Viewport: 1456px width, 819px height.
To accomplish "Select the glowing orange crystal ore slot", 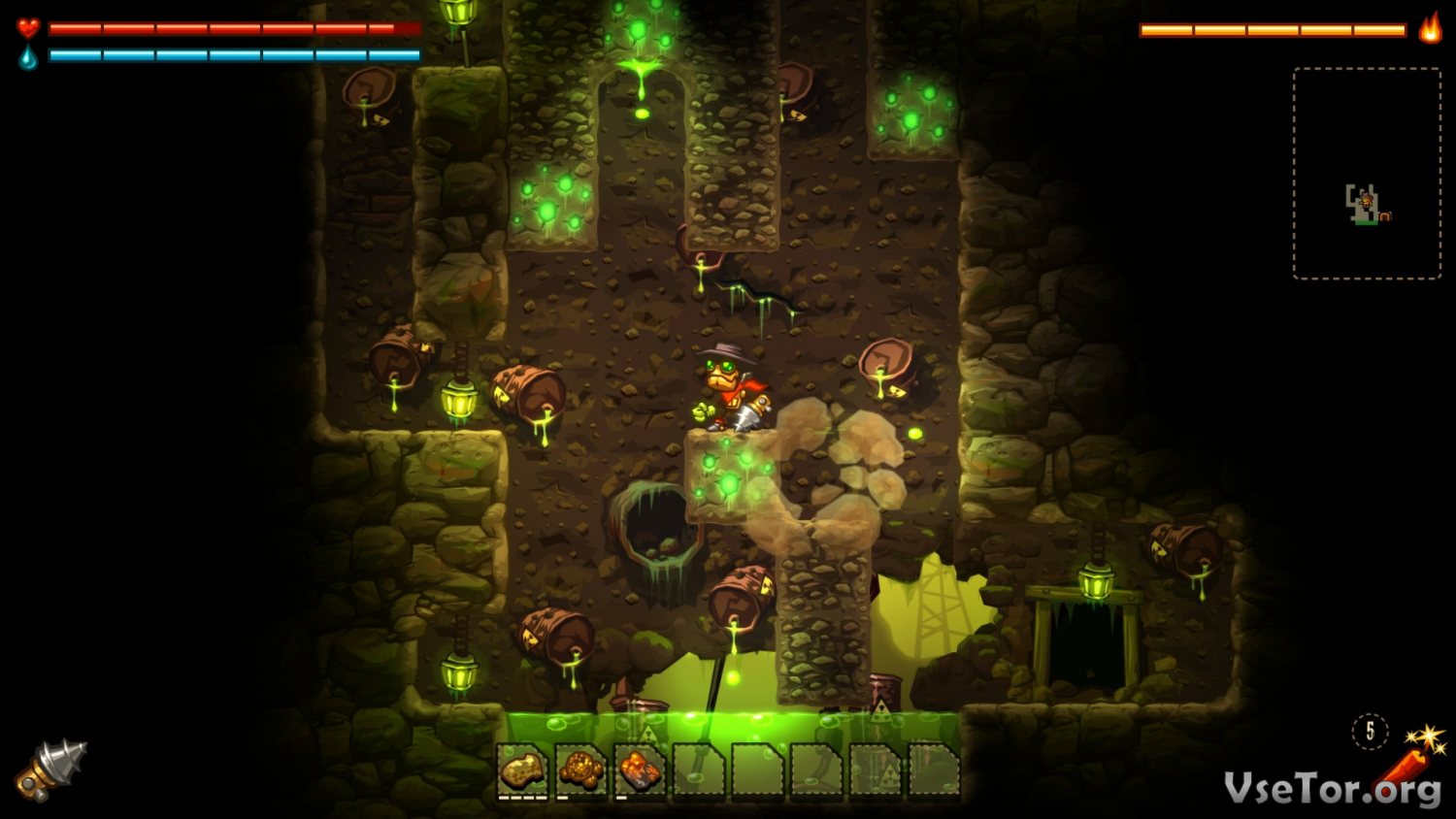I will [x=641, y=771].
